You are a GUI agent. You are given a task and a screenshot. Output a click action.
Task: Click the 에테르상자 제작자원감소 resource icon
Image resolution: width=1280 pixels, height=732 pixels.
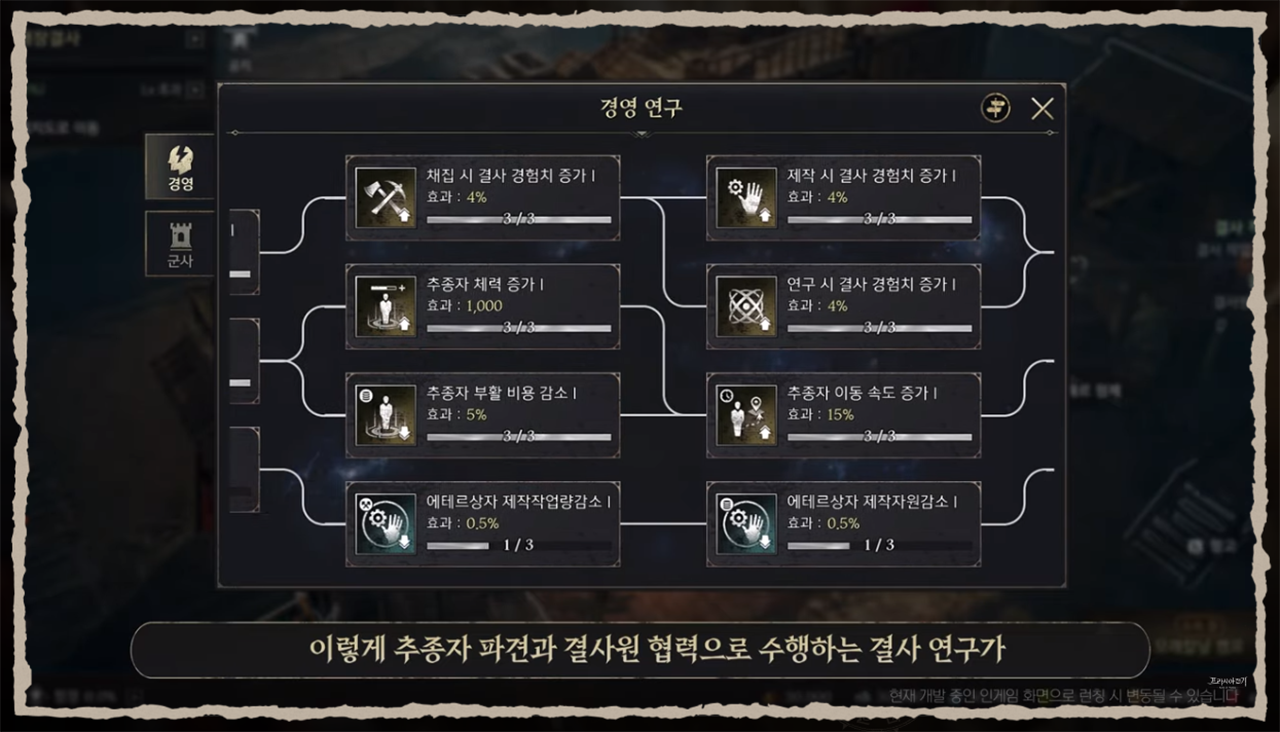point(745,522)
